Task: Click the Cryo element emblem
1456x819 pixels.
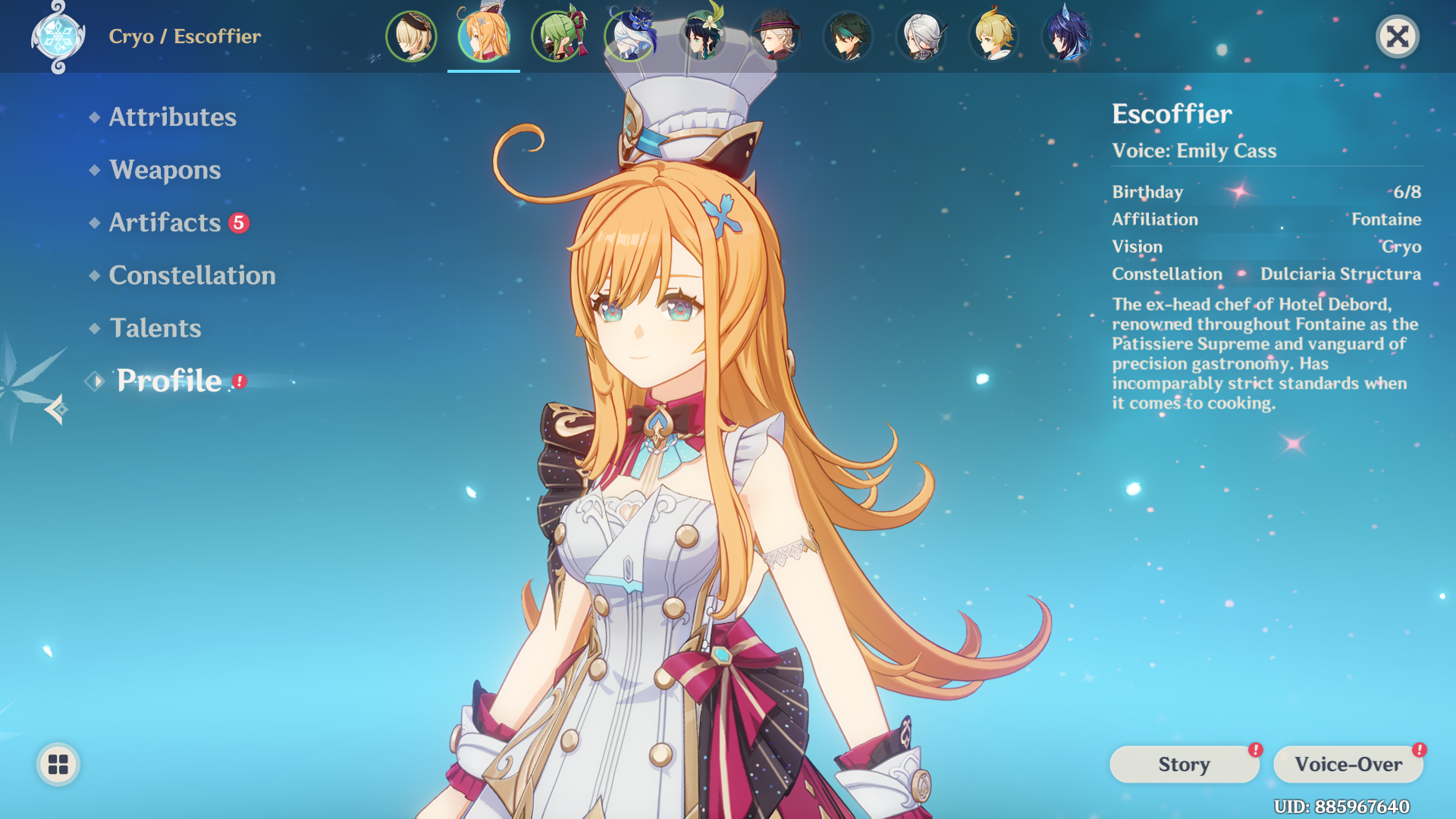Action: coord(57,36)
